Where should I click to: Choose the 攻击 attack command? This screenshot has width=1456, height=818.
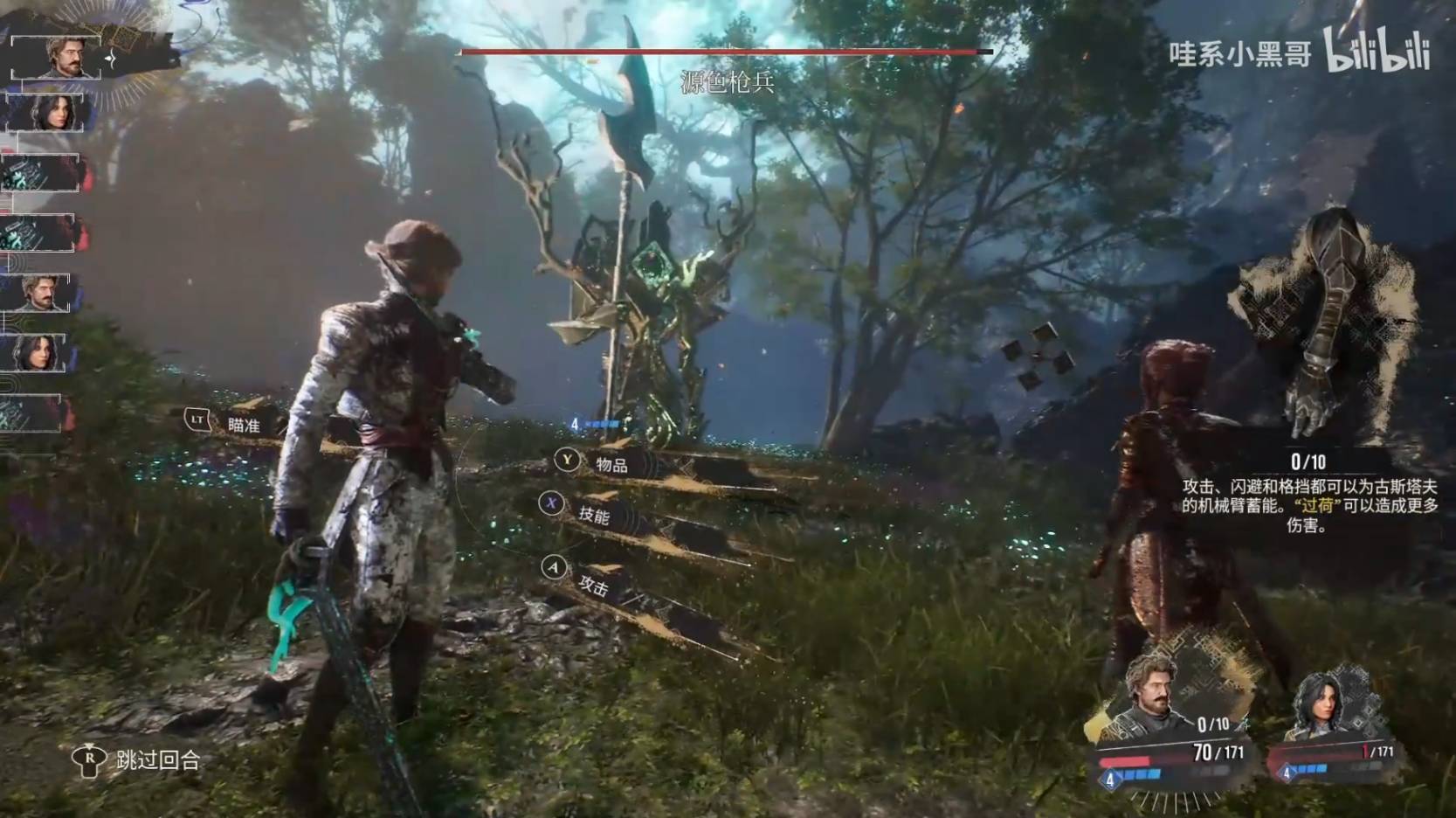click(593, 586)
